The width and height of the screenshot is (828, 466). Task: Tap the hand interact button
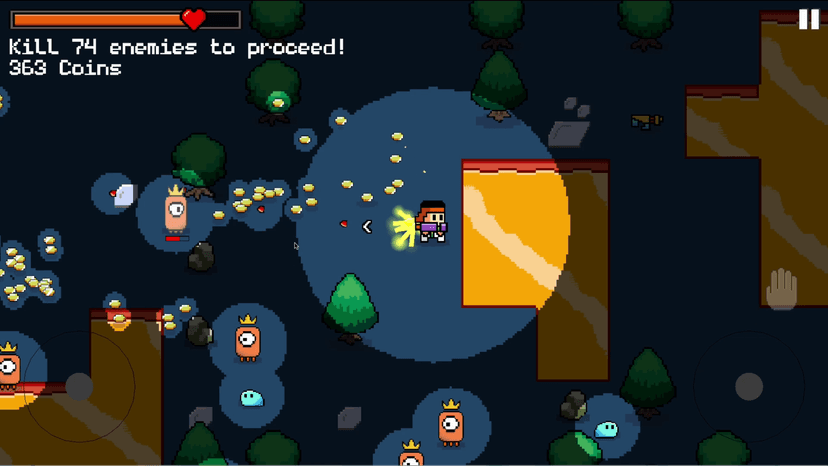[x=781, y=290]
